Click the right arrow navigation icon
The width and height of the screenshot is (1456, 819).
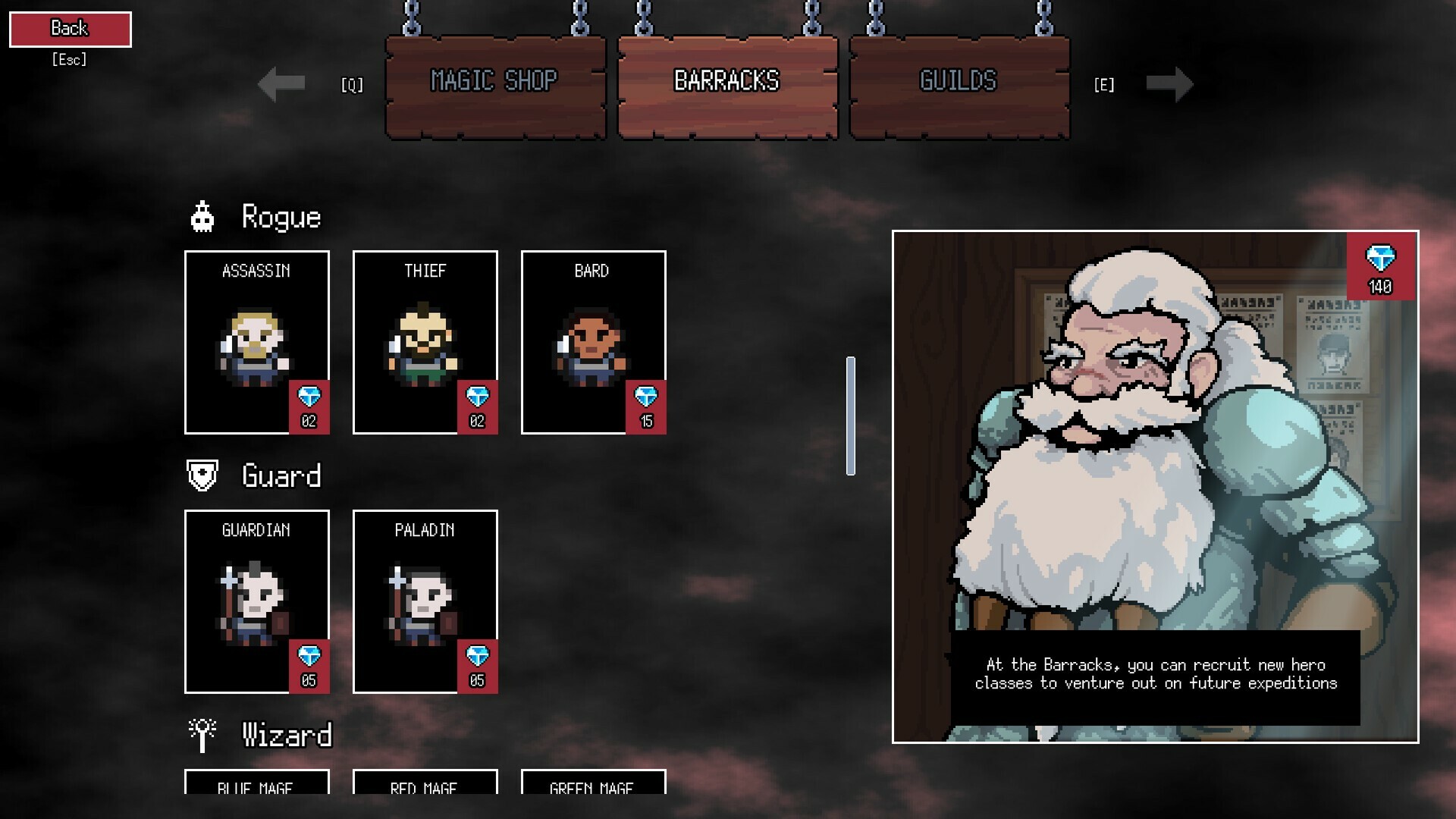point(1172,86)
